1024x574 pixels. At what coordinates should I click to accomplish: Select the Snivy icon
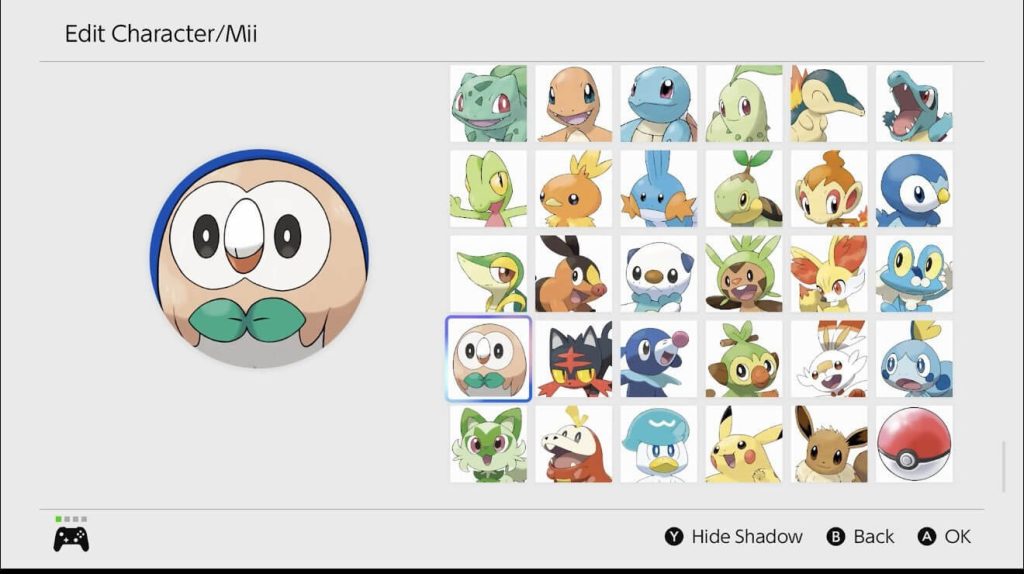click(x=488, y=274)
